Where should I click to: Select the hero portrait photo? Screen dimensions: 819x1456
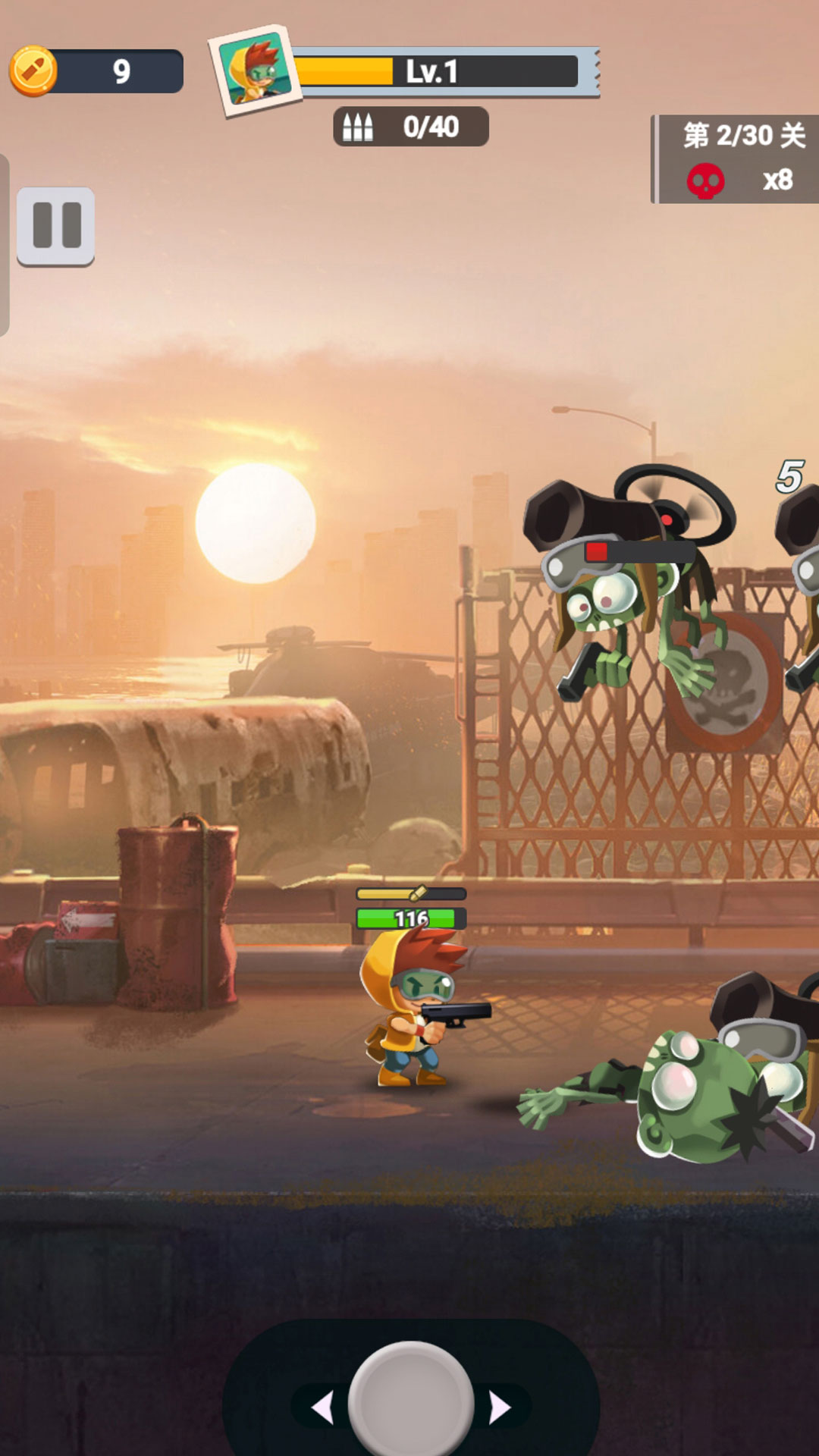[x=256, y=70]
